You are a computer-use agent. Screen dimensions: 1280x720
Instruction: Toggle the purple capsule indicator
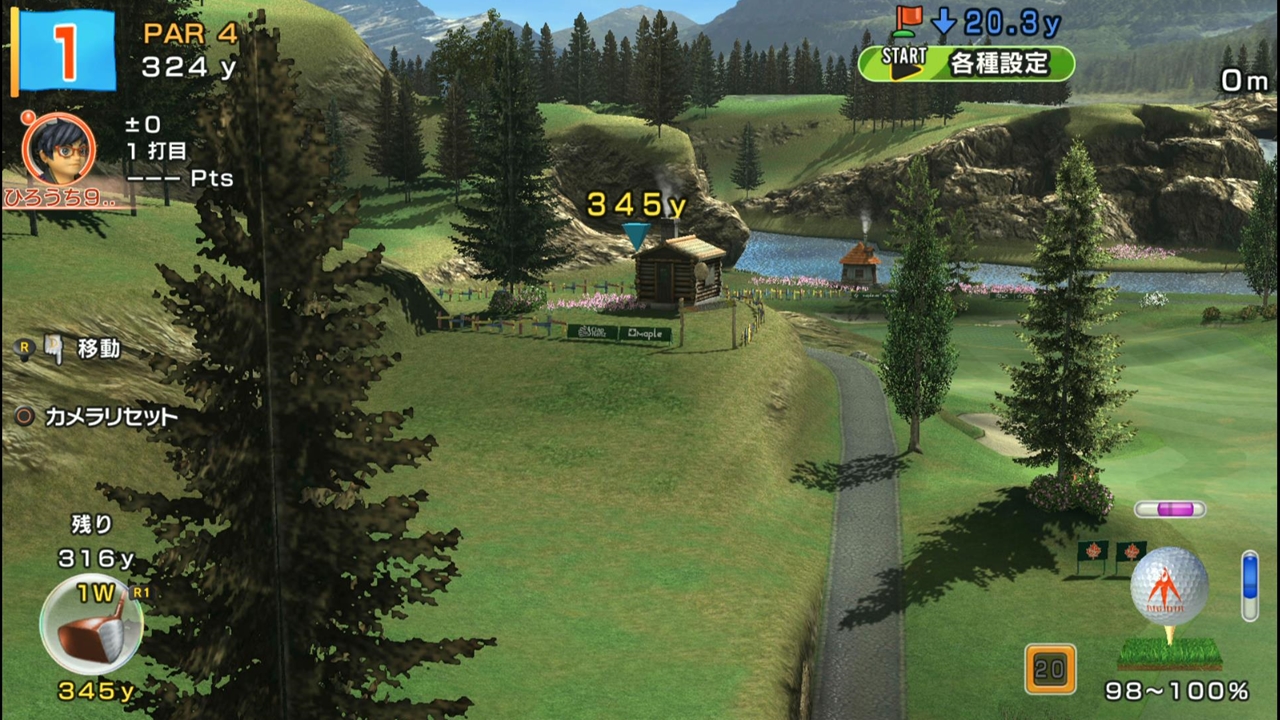pos(1169,509)
